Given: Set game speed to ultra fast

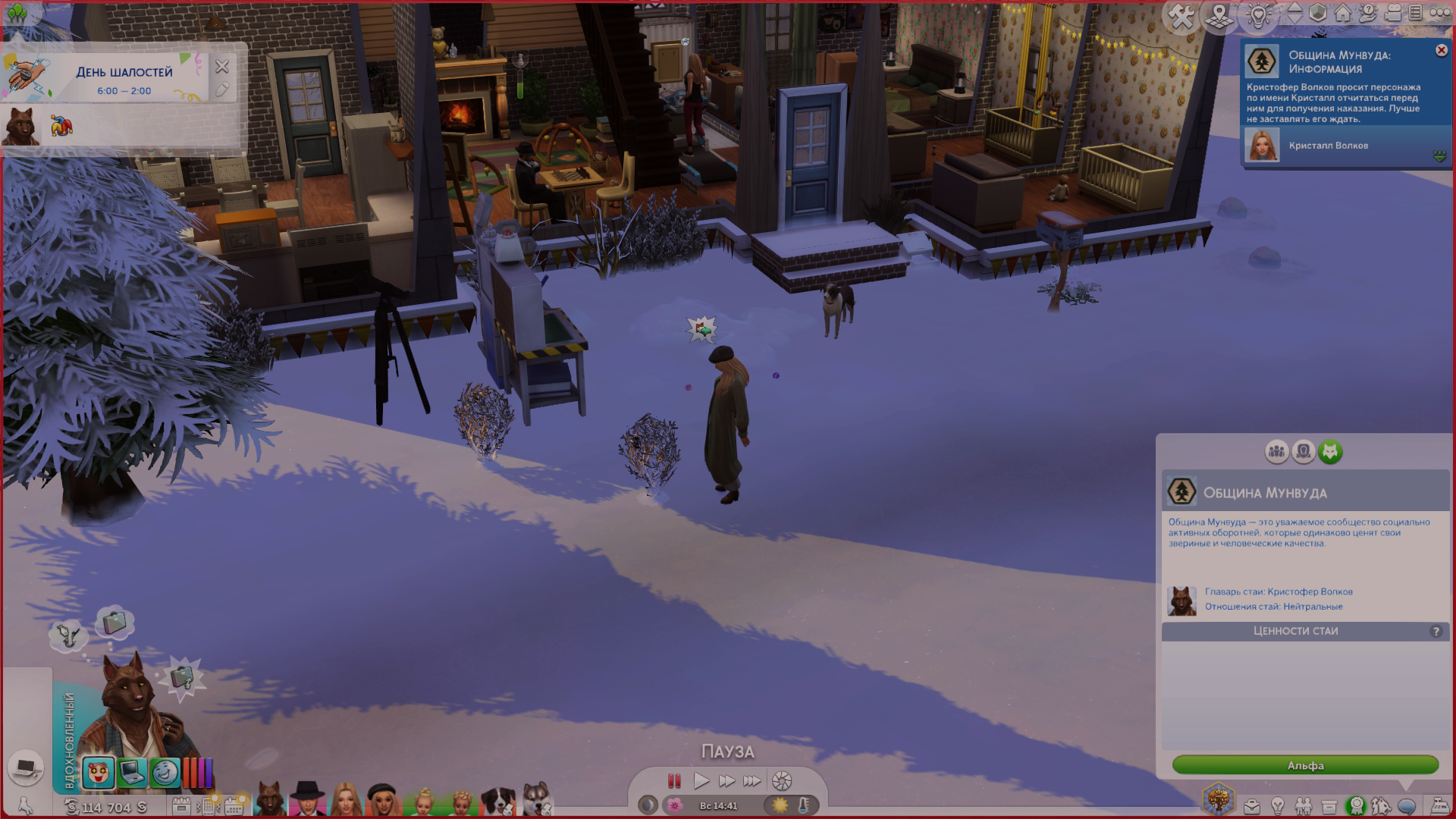Looking at the screenshot, I should tap(752, 780).
